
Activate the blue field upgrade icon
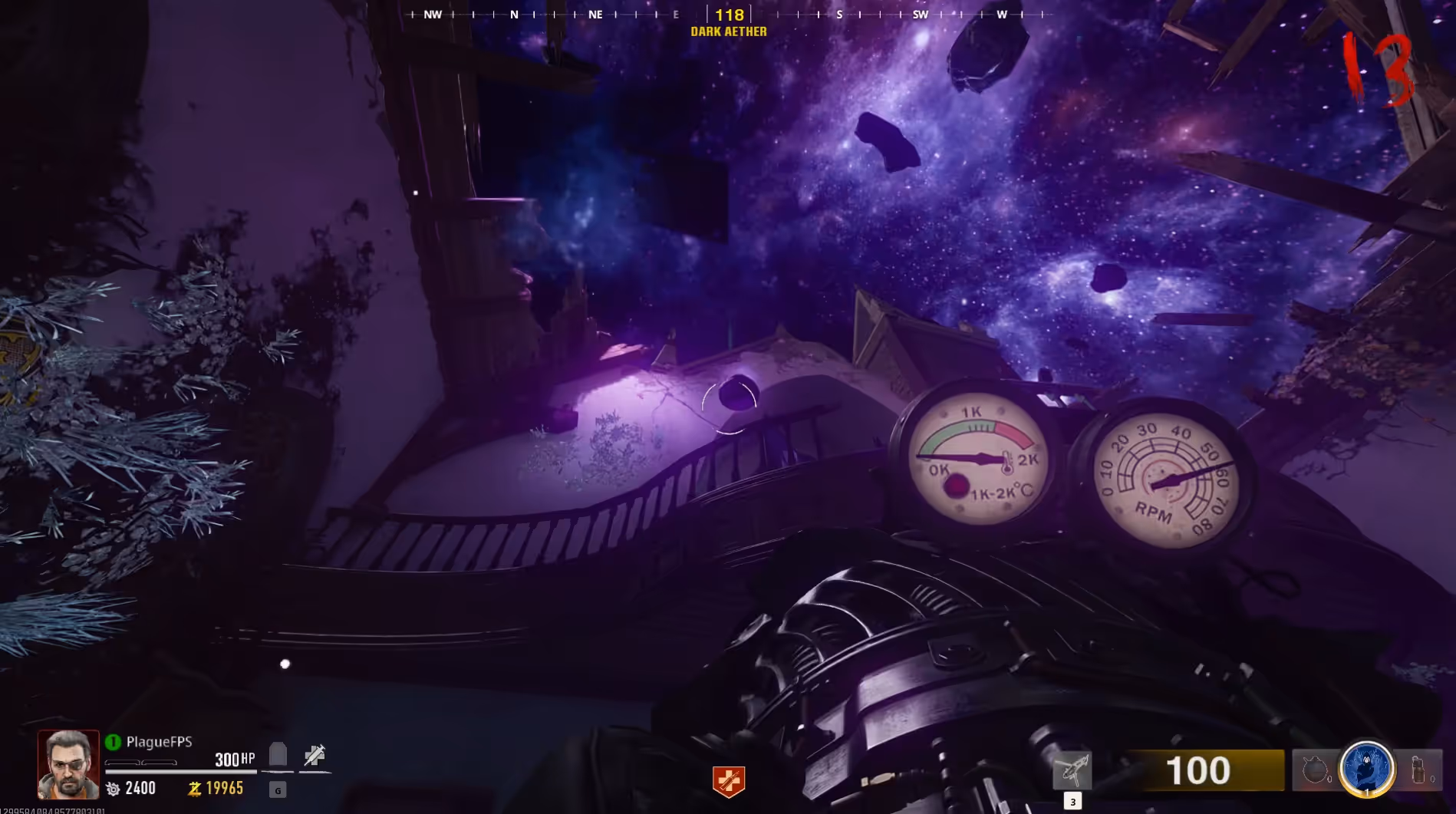1366,769
